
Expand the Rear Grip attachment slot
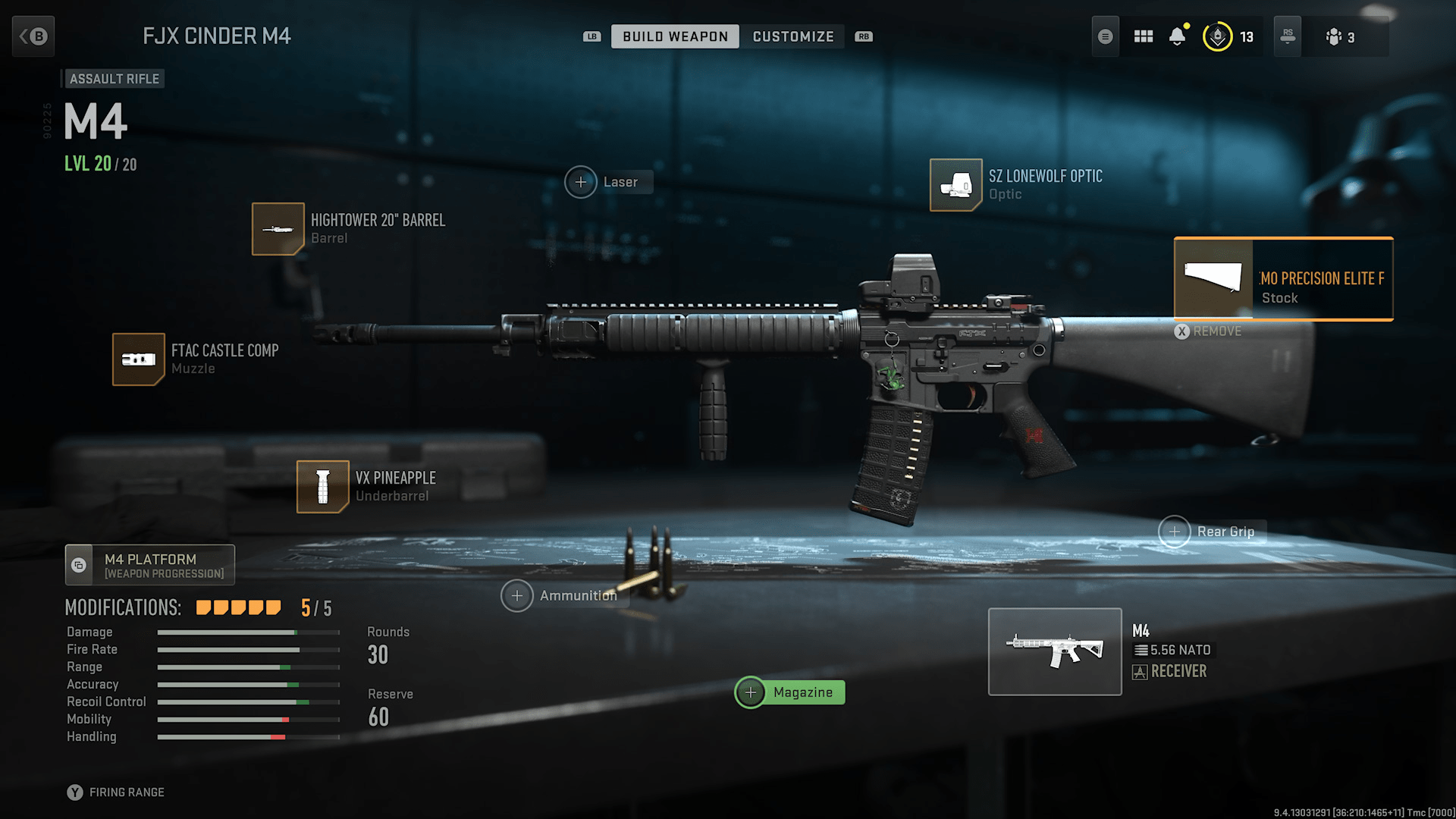[x=1175, y=532]
